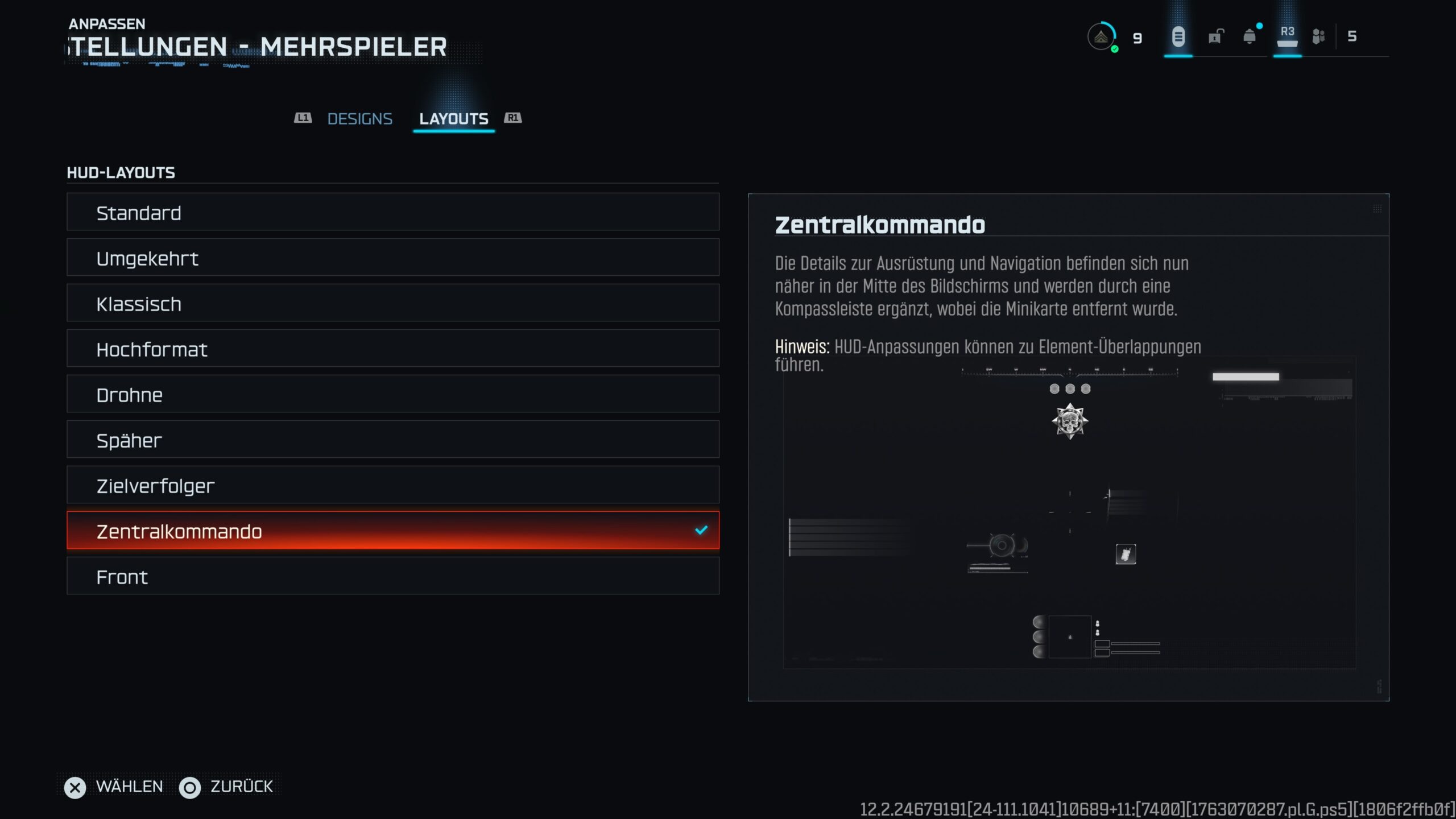1456x819 pixels.
Task: Open the notifications bell icon
Action: (x=1250, y=37)
